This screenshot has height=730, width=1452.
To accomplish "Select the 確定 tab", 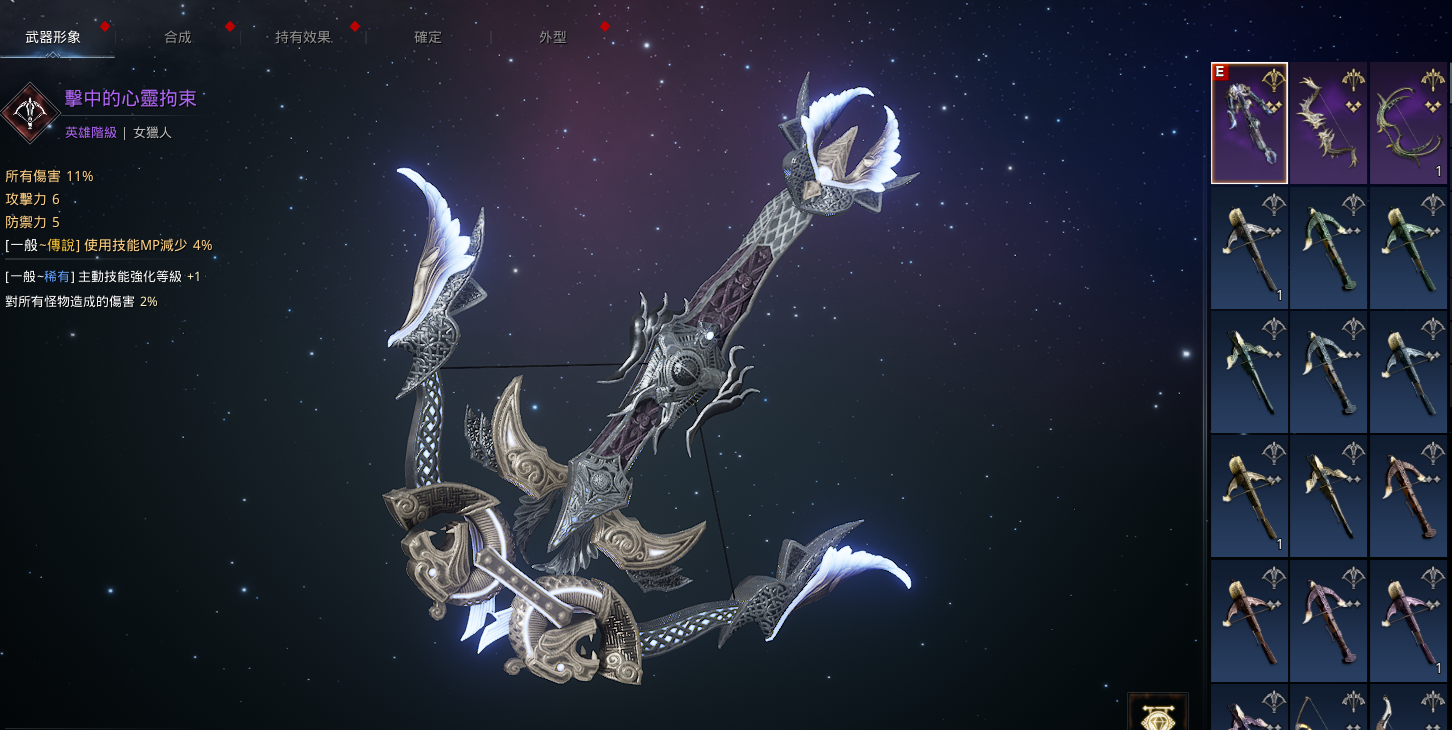I will 428,37.
